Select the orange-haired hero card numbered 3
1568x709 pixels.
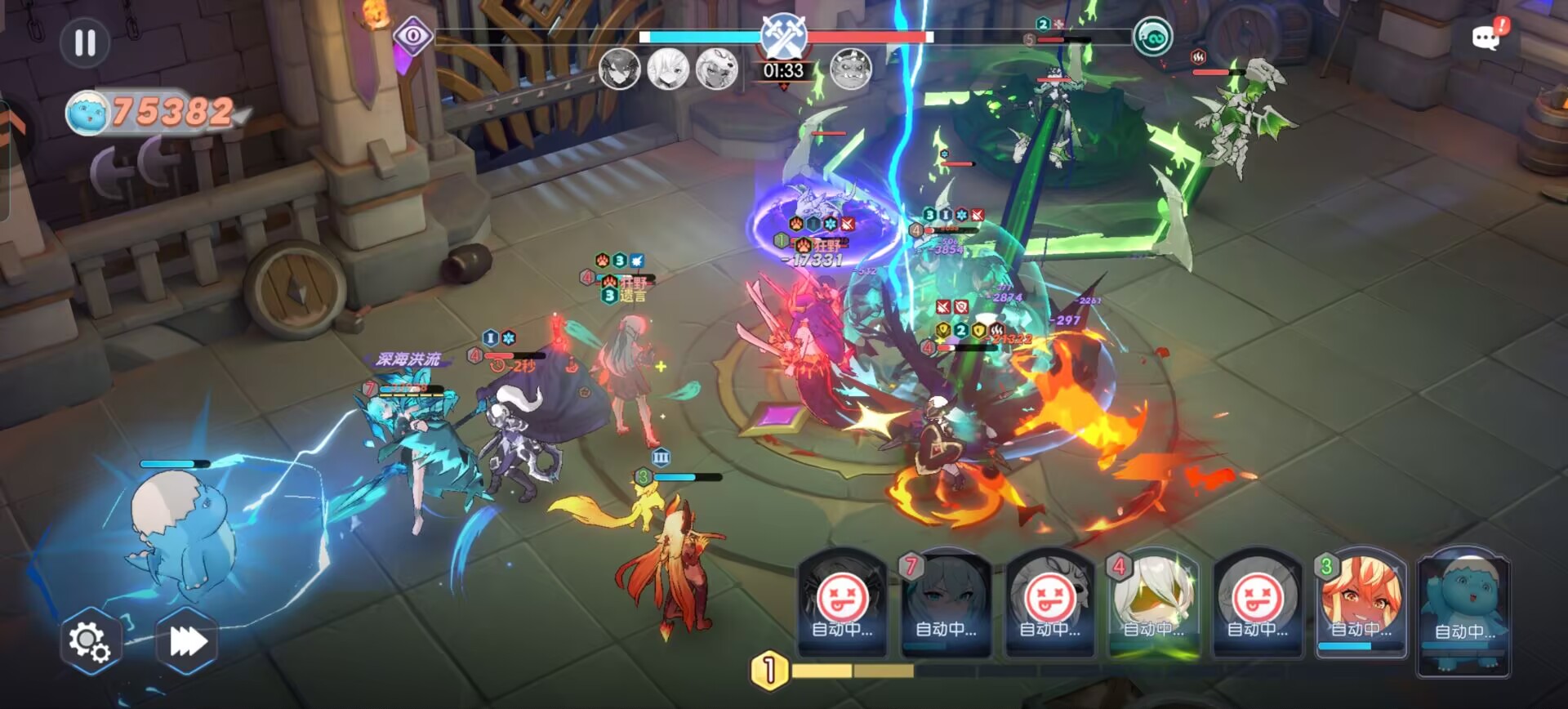[1361, 603]
